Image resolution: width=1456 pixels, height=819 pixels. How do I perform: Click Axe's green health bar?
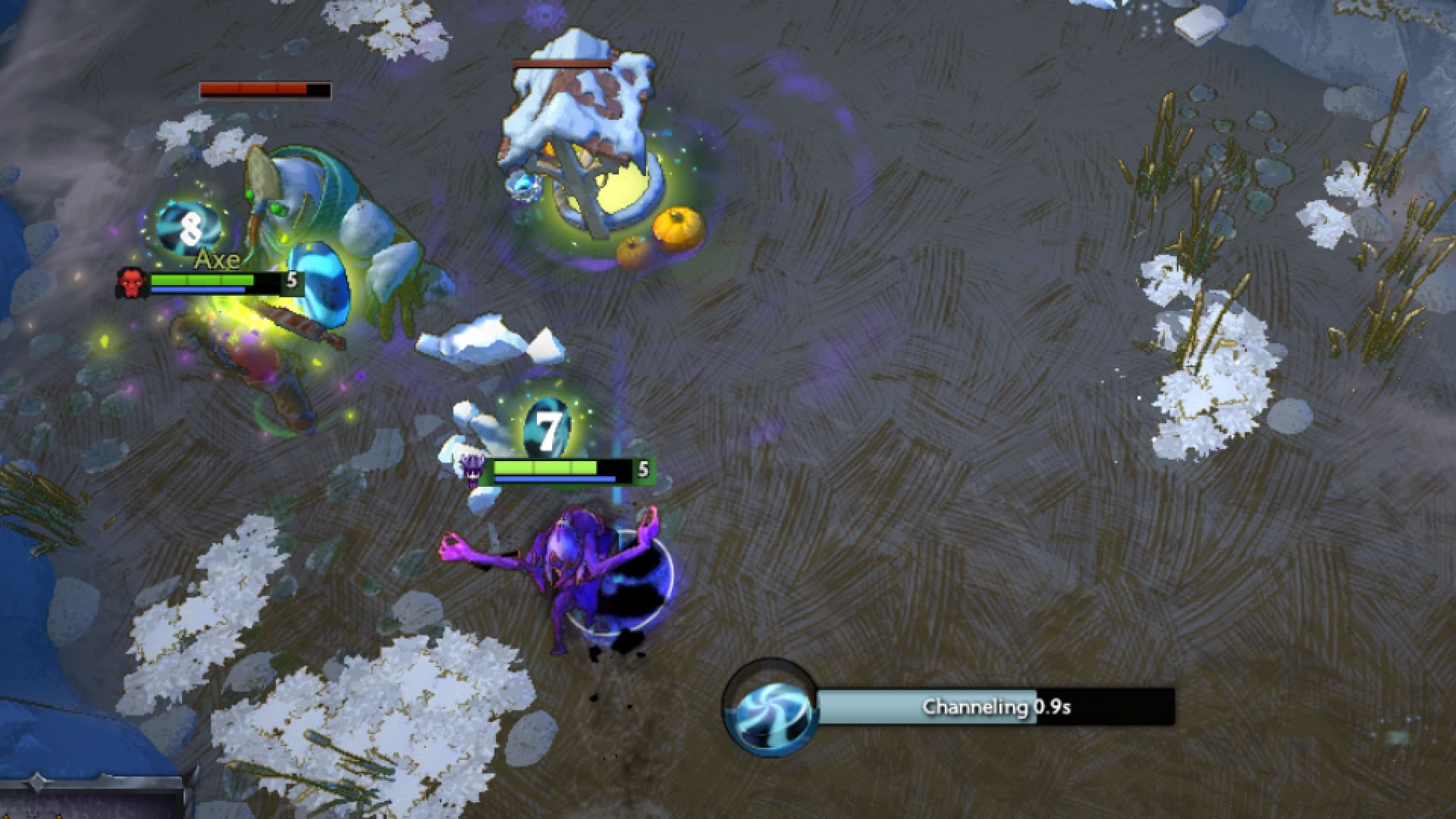pos(199,279)
